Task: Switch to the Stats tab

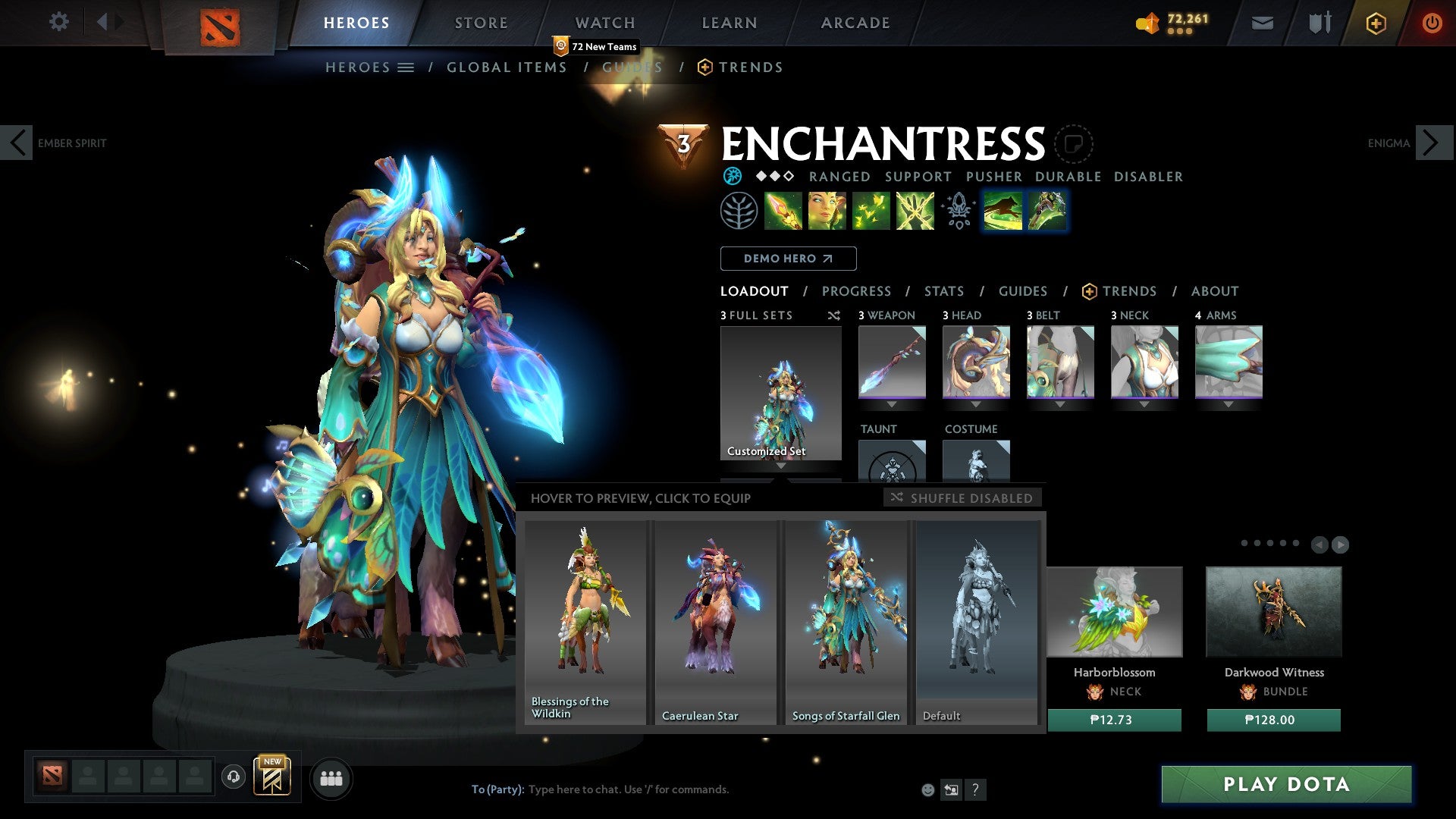Action: (x=944, y=290)
